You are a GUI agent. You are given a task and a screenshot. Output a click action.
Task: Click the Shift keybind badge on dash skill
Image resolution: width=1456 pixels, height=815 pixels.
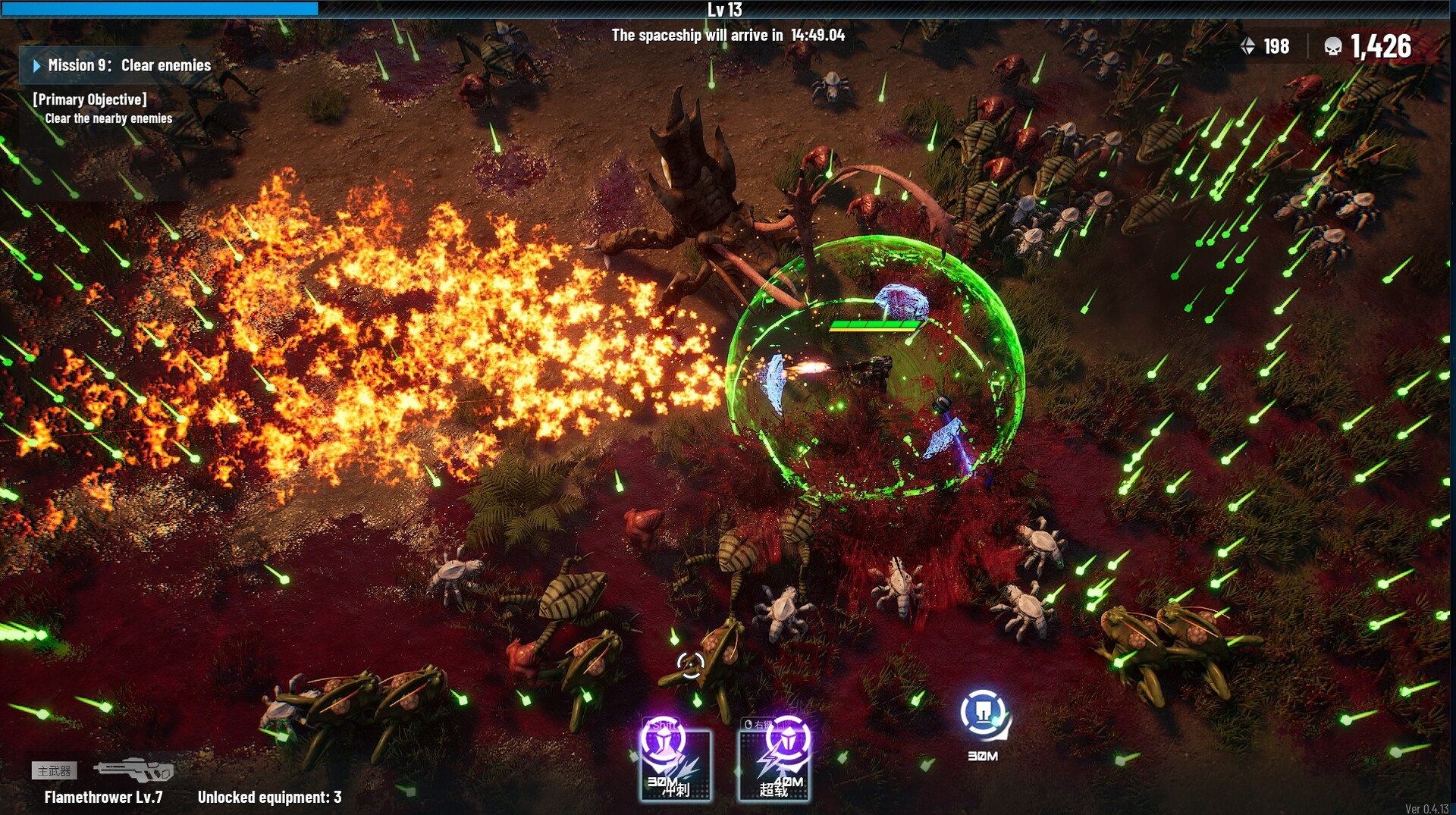point(661,725)
